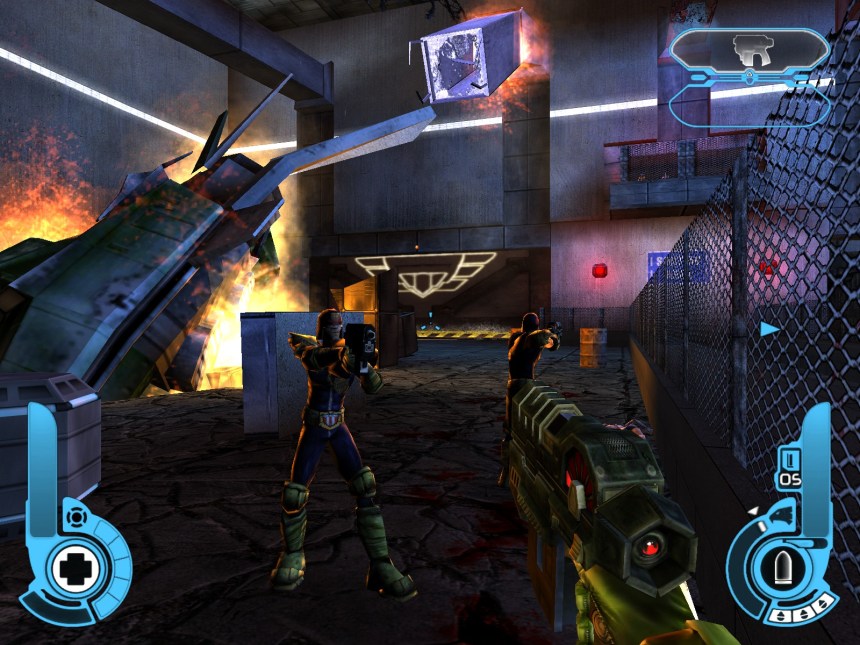
Task: Select the Lawgiver pistol weapon slot
Action: point(749,48)
